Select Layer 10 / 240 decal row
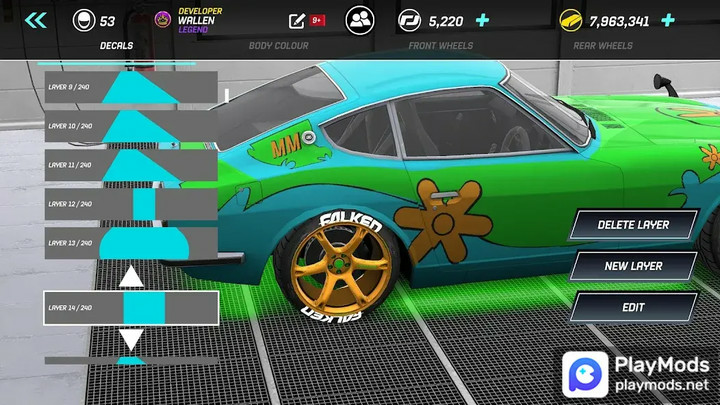 click(x=131, y=126)
